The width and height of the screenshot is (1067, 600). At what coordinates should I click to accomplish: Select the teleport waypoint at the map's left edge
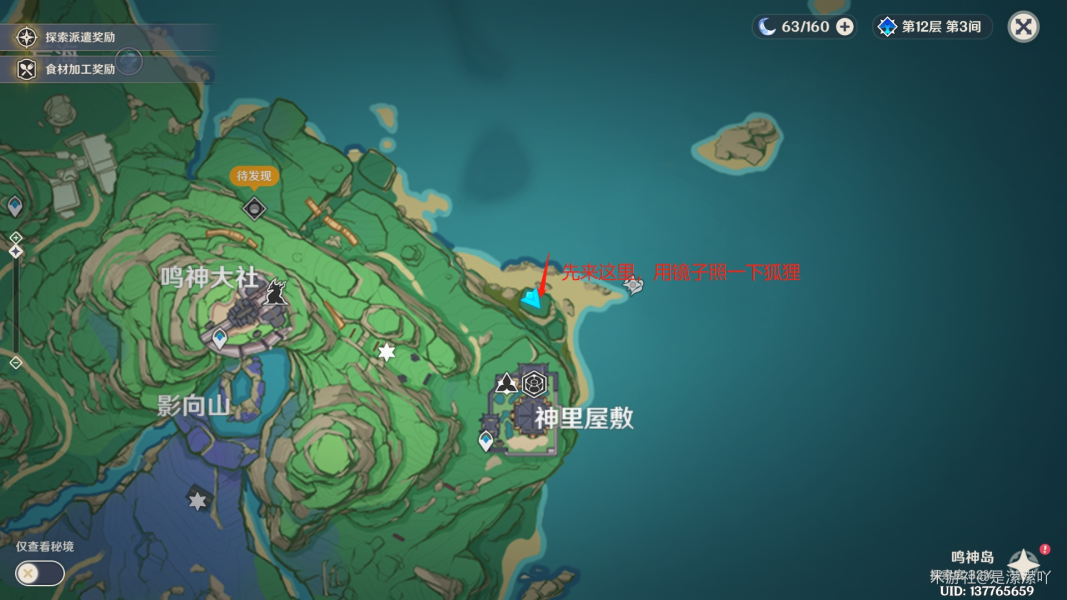pyautogui.click(x=15, y=206)
